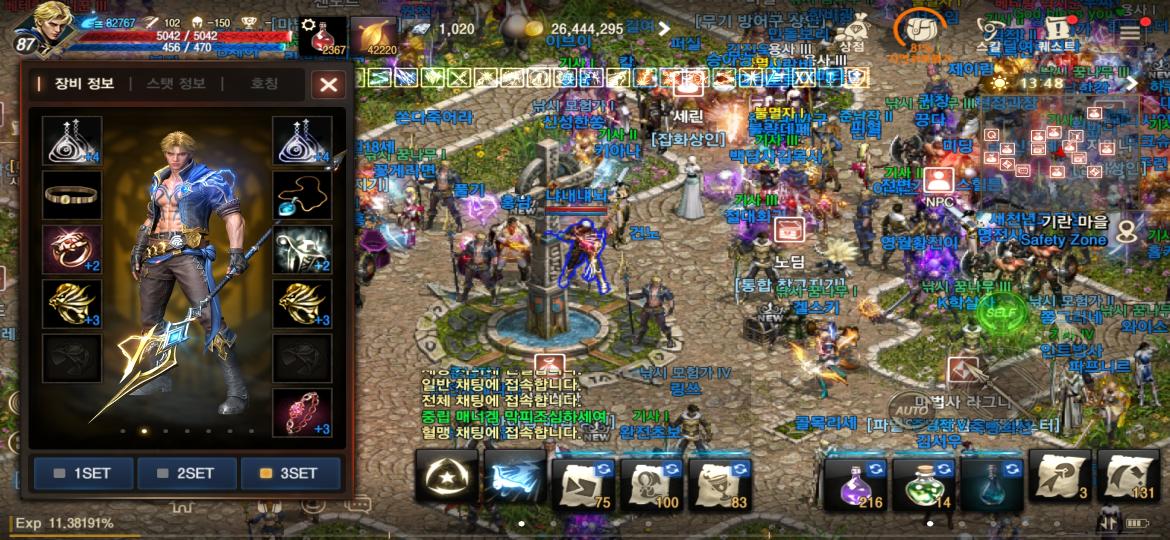Click the red potion auto-use icon
Image resolution: width=1170 pixels, height=540 pixels.
(324, 36)
